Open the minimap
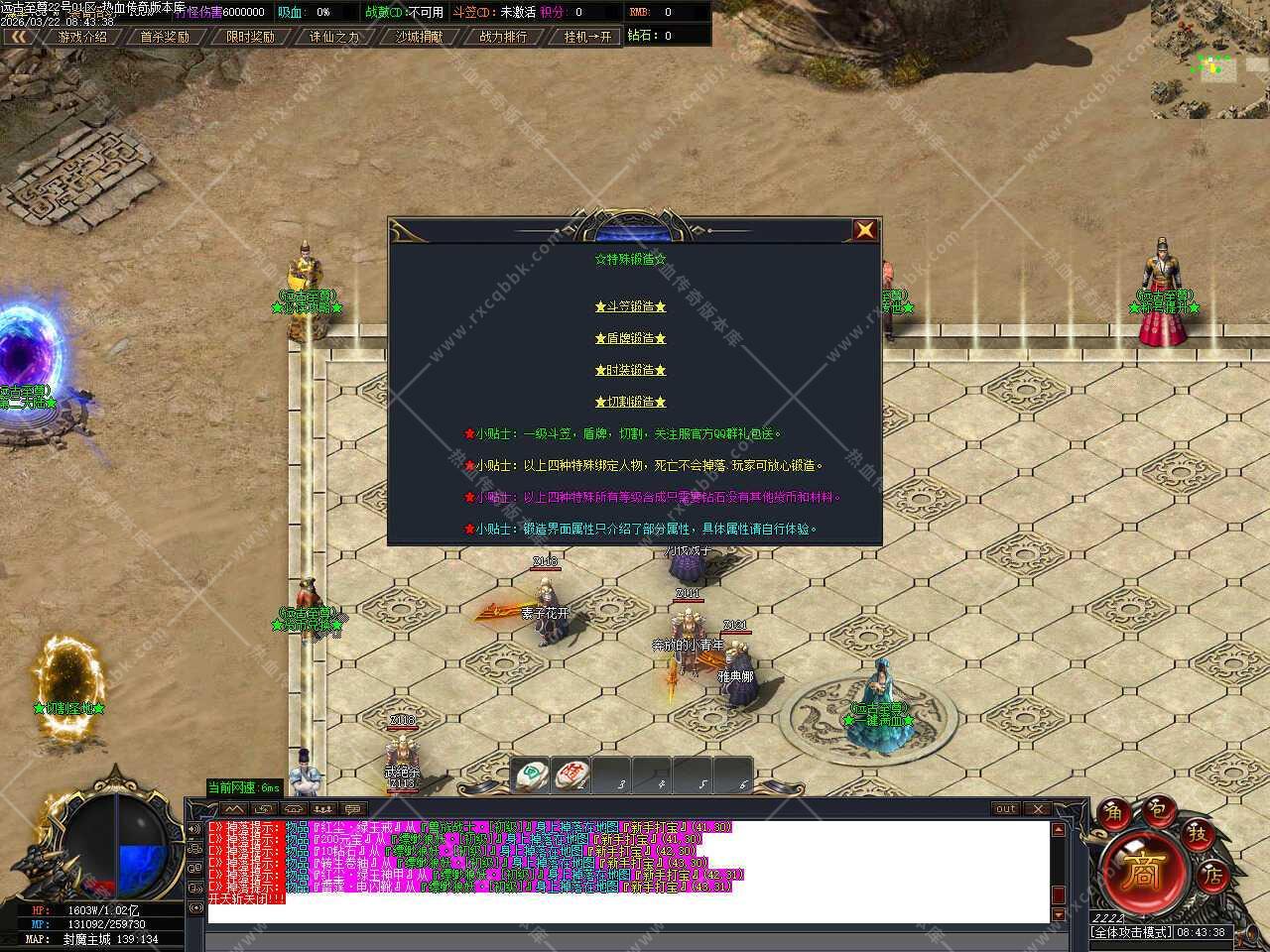The height and width of the screenshot is (952, 1270). (1209, 59)
